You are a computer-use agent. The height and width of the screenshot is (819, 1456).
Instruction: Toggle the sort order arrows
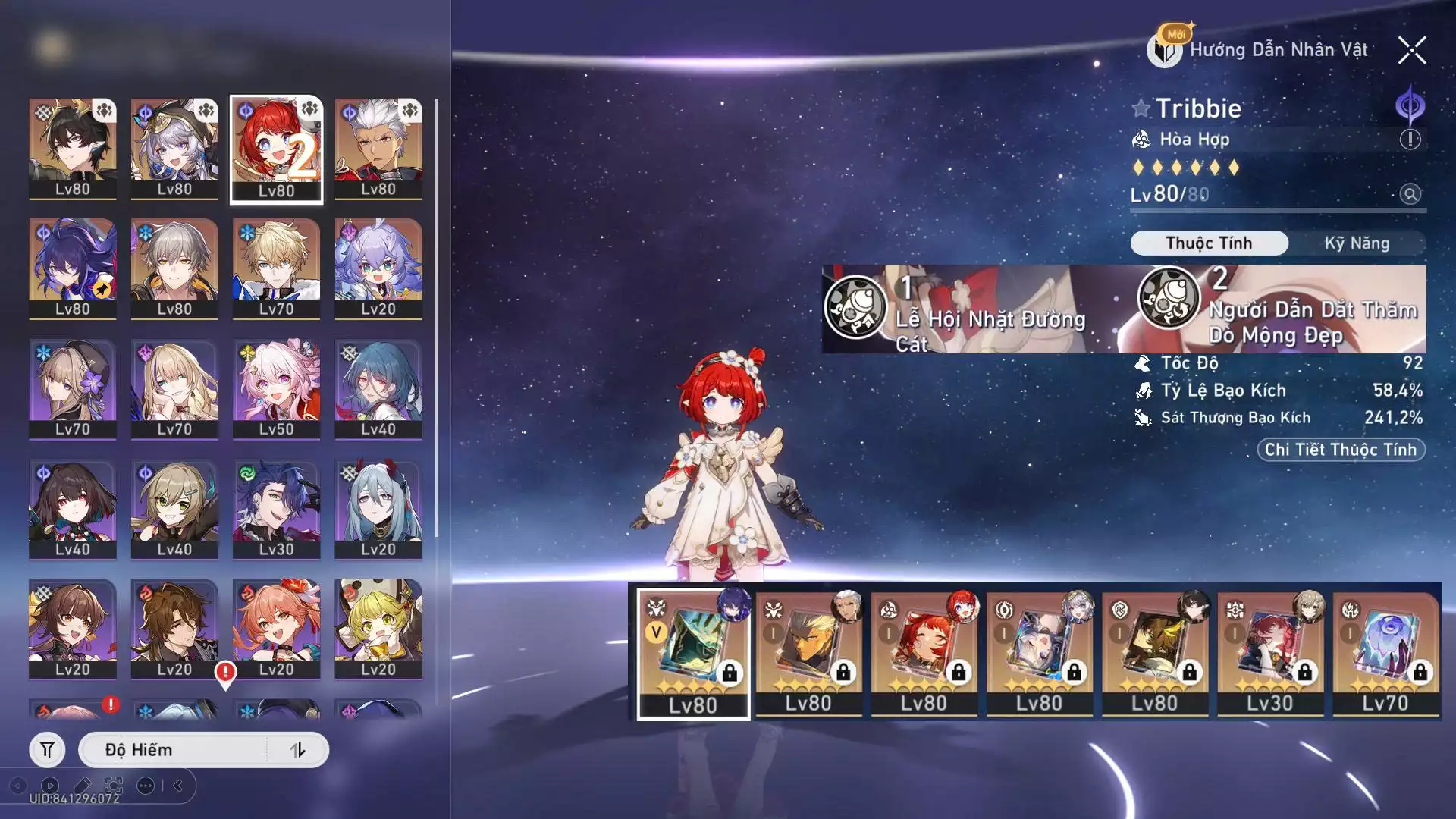coord(297,750)
